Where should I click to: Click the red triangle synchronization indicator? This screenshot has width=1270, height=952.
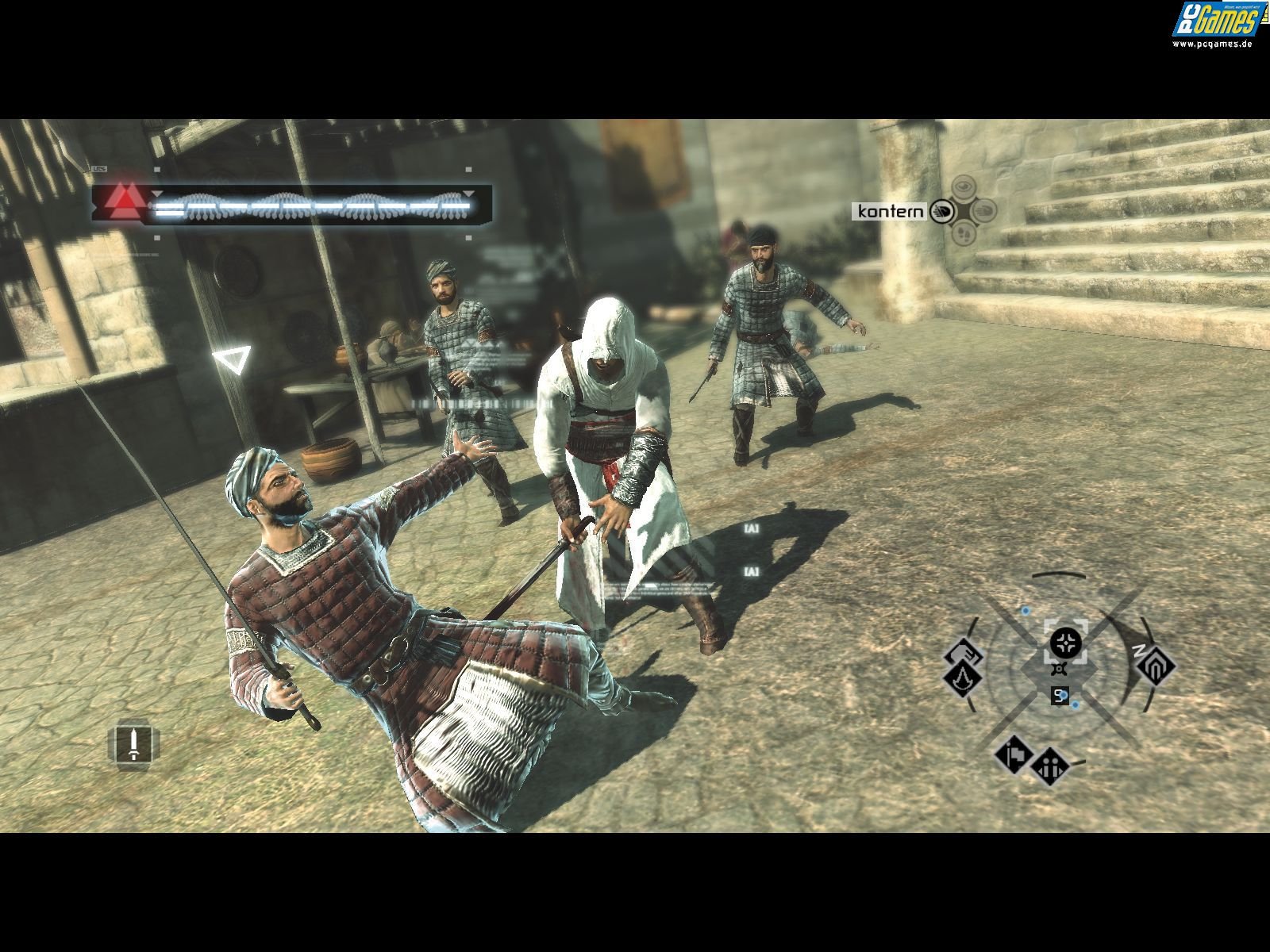click(121, 203)
